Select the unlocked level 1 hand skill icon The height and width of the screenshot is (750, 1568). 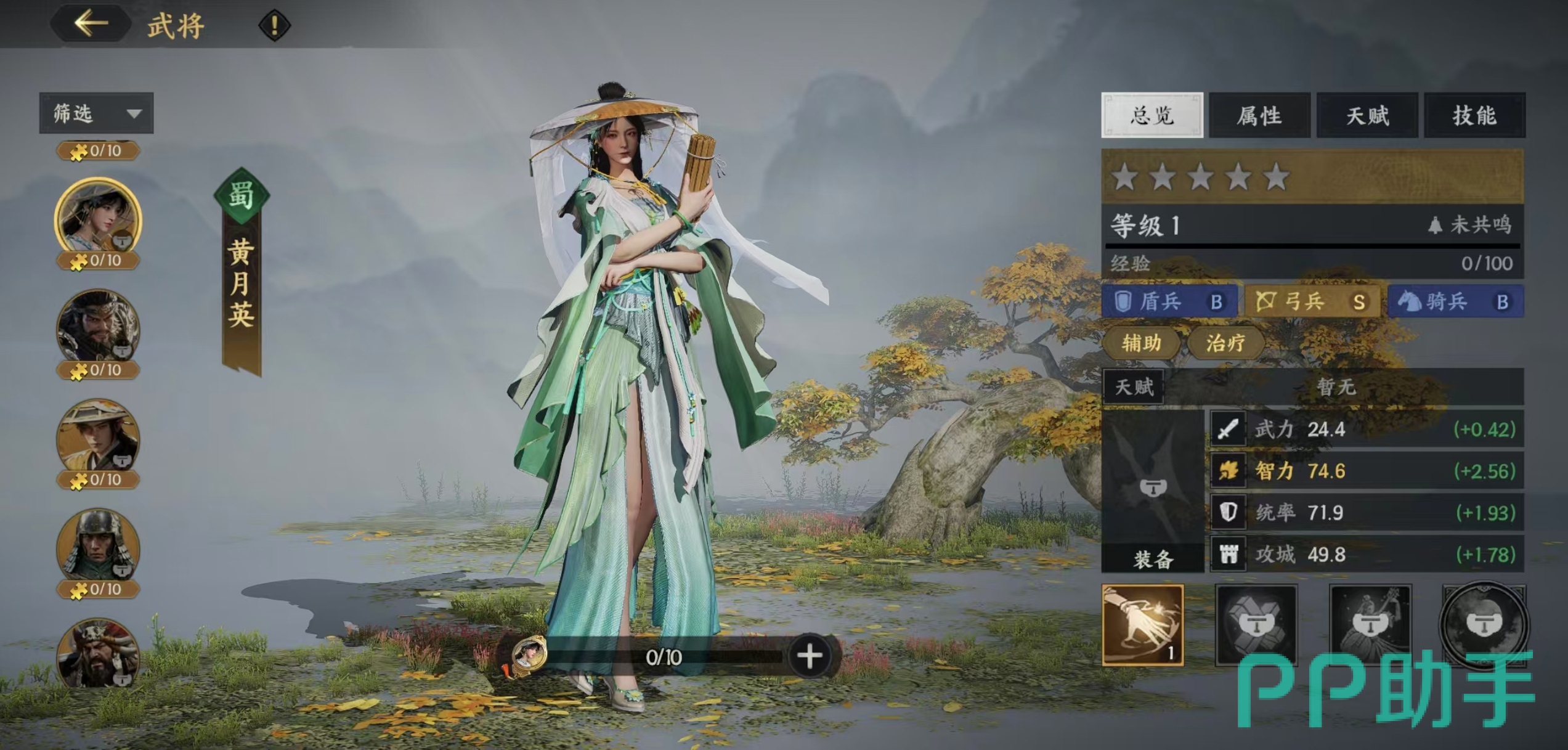[x=1142, y=625]
